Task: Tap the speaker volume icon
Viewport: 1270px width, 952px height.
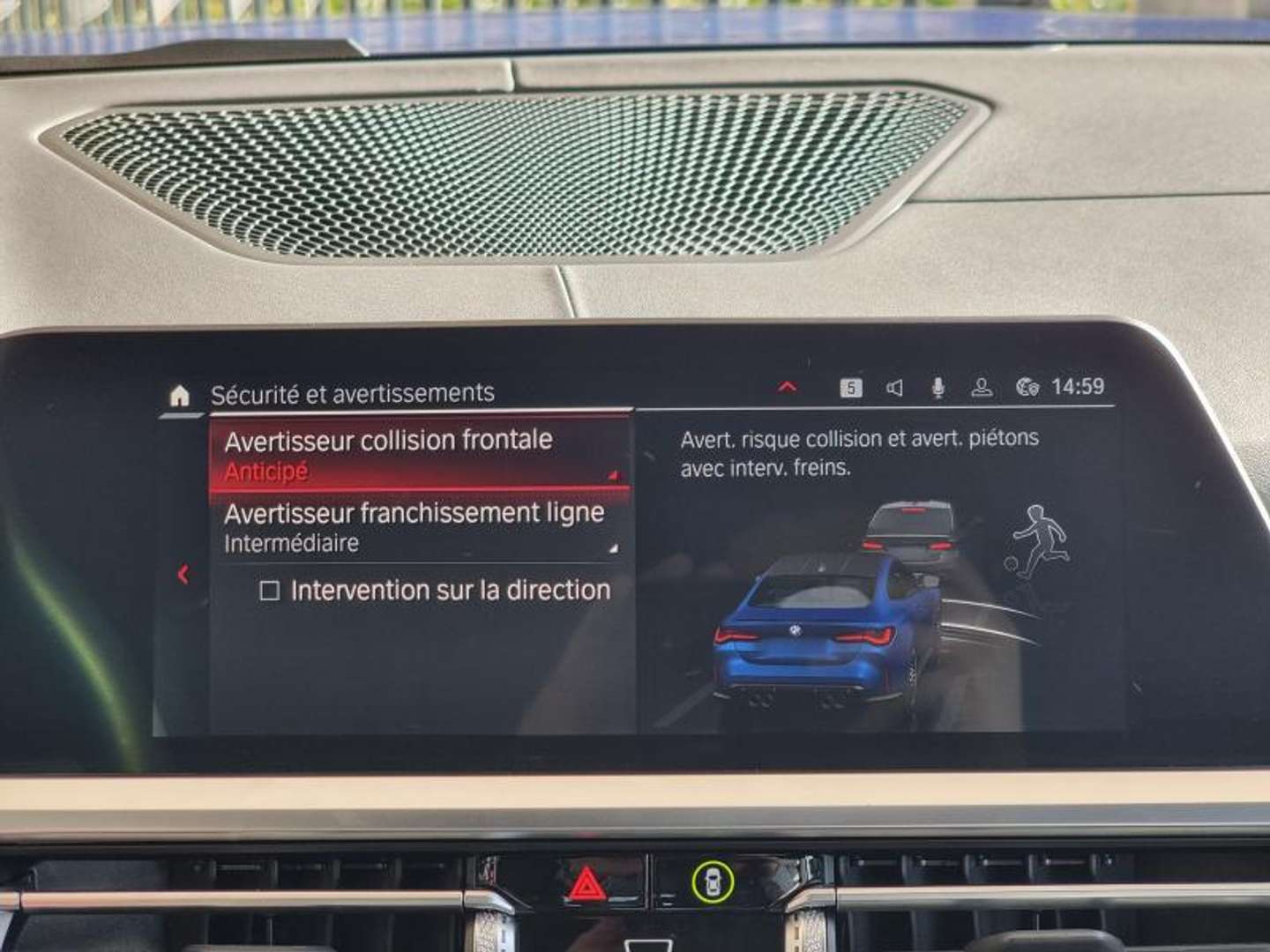Action: pyautogui.click(x=895, y=388)
